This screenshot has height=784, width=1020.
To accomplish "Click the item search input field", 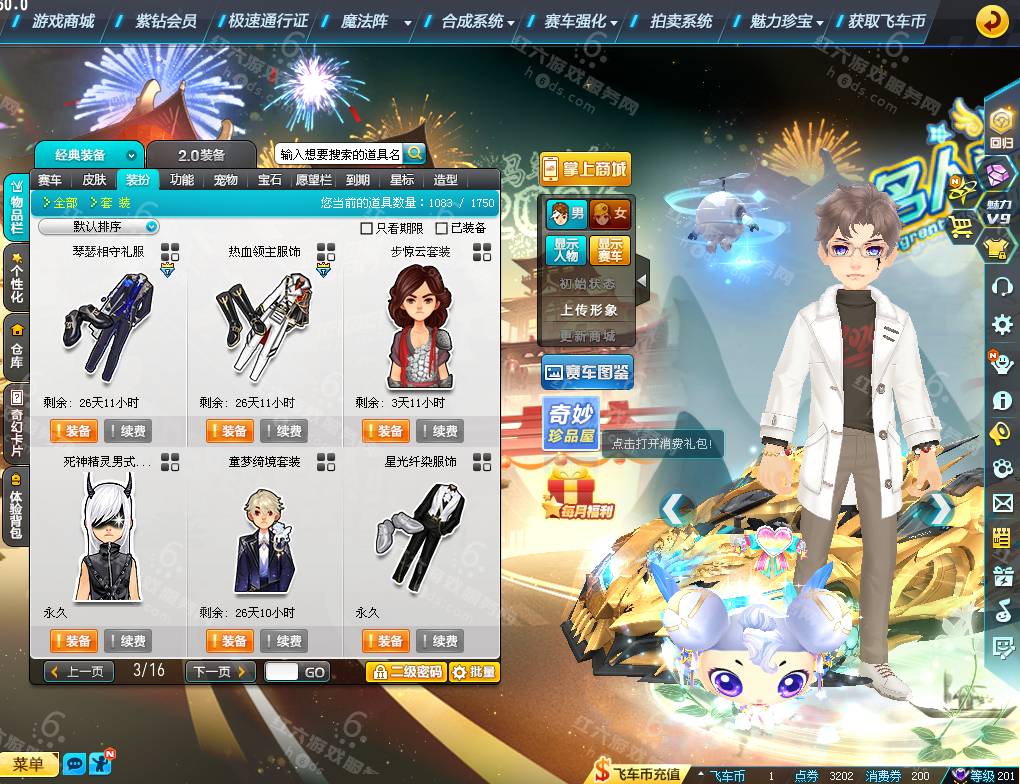I will coord(340,155).
